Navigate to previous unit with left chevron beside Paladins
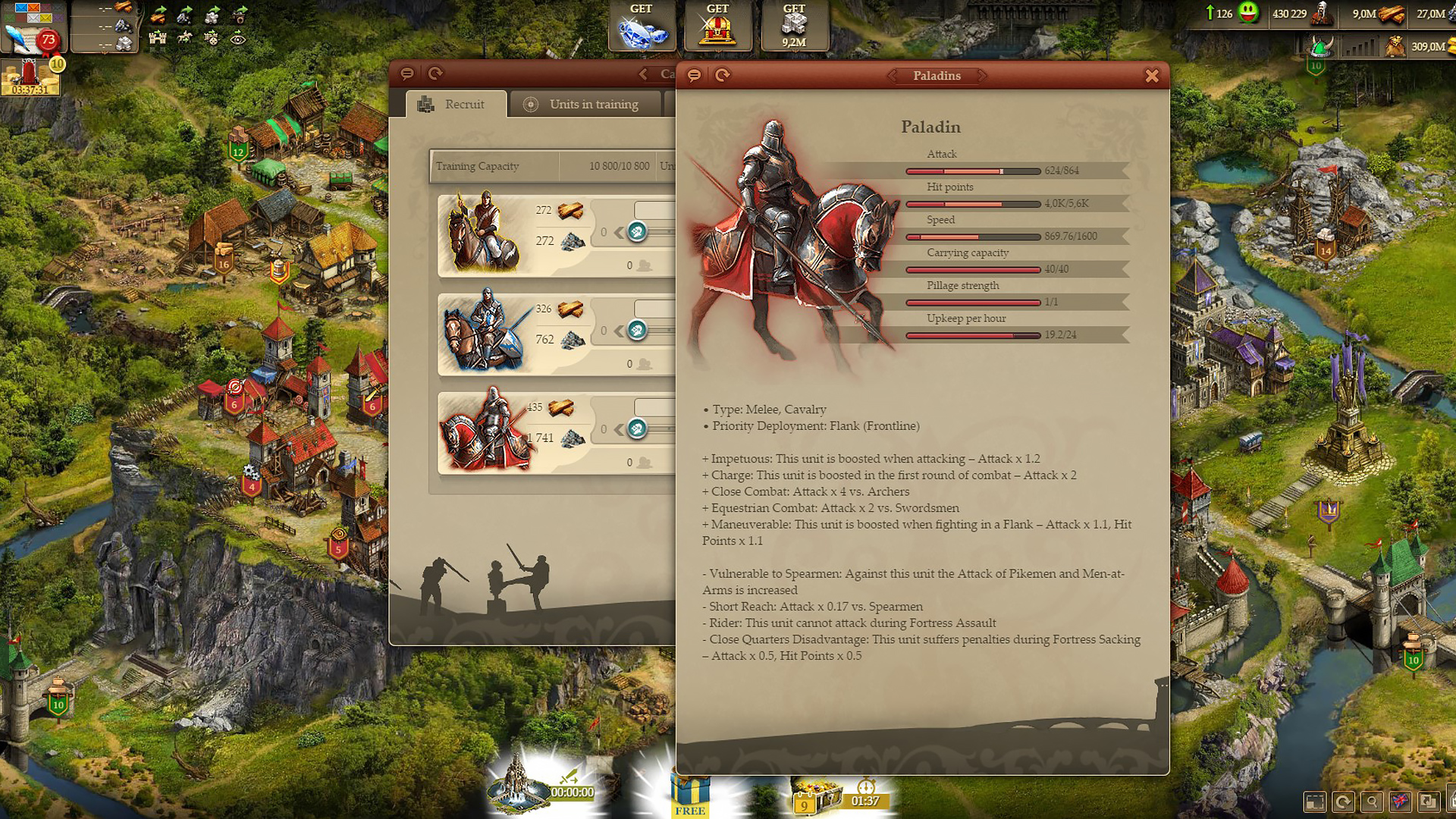This screenshot has height=819, width=1456. (892, 76)
